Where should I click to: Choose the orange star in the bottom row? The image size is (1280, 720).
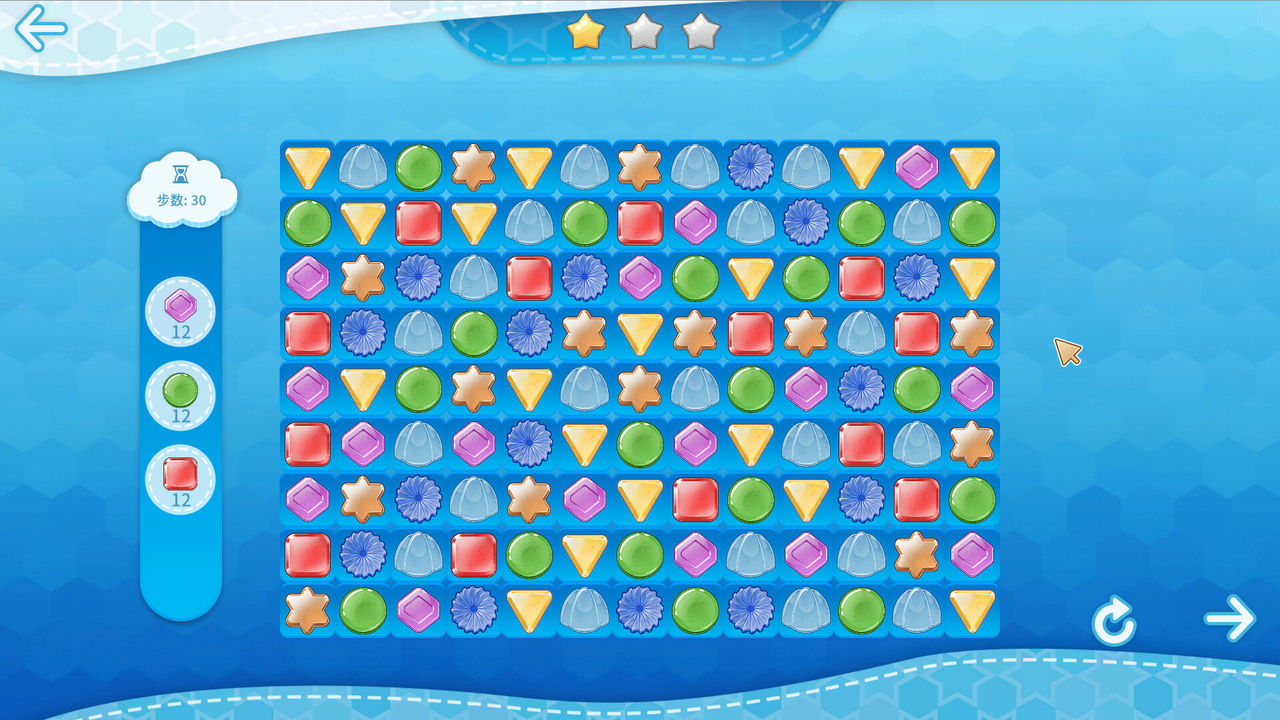(308, 610)
